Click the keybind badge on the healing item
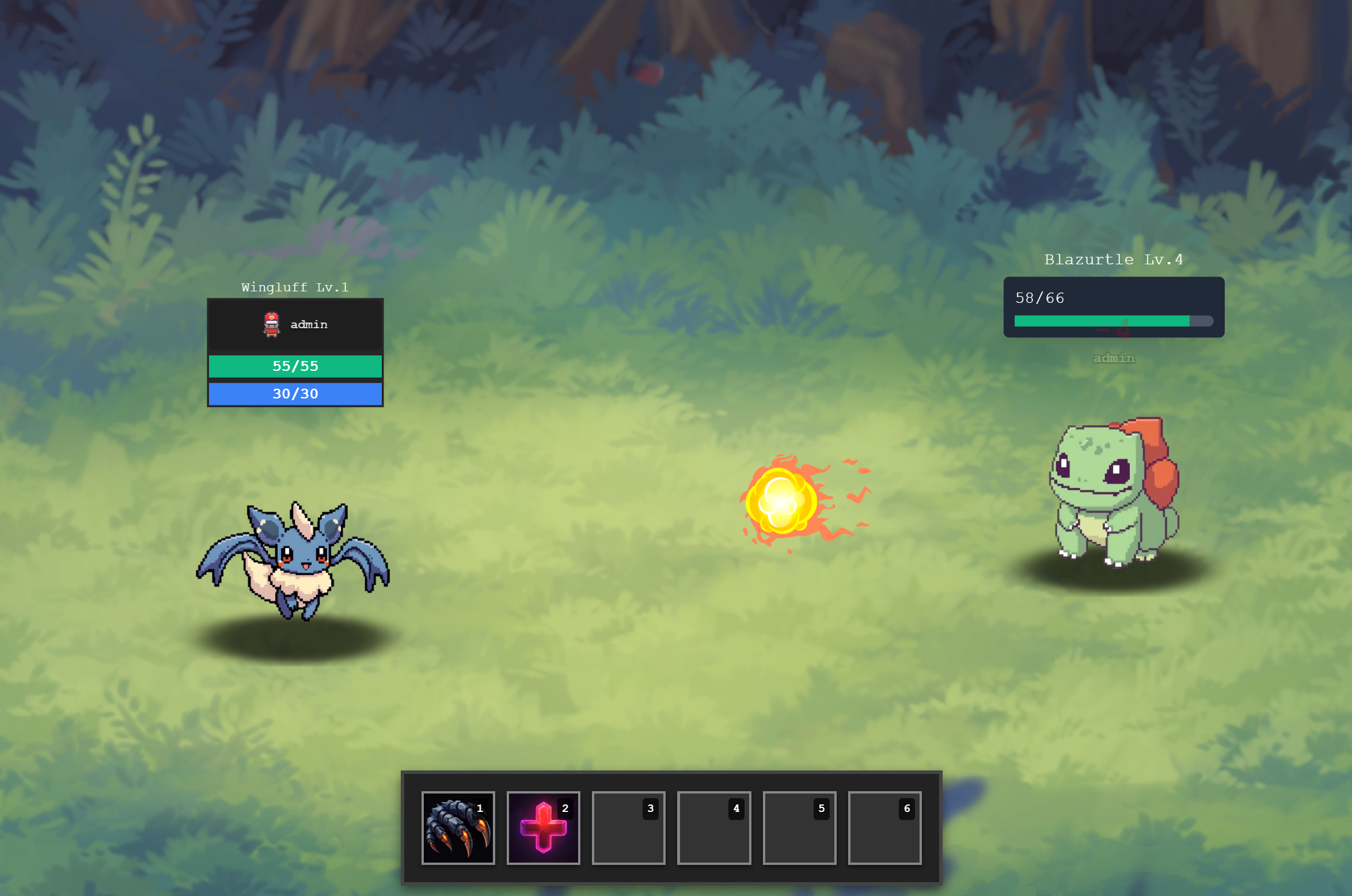1352x896 pixels. pos(564,808)
